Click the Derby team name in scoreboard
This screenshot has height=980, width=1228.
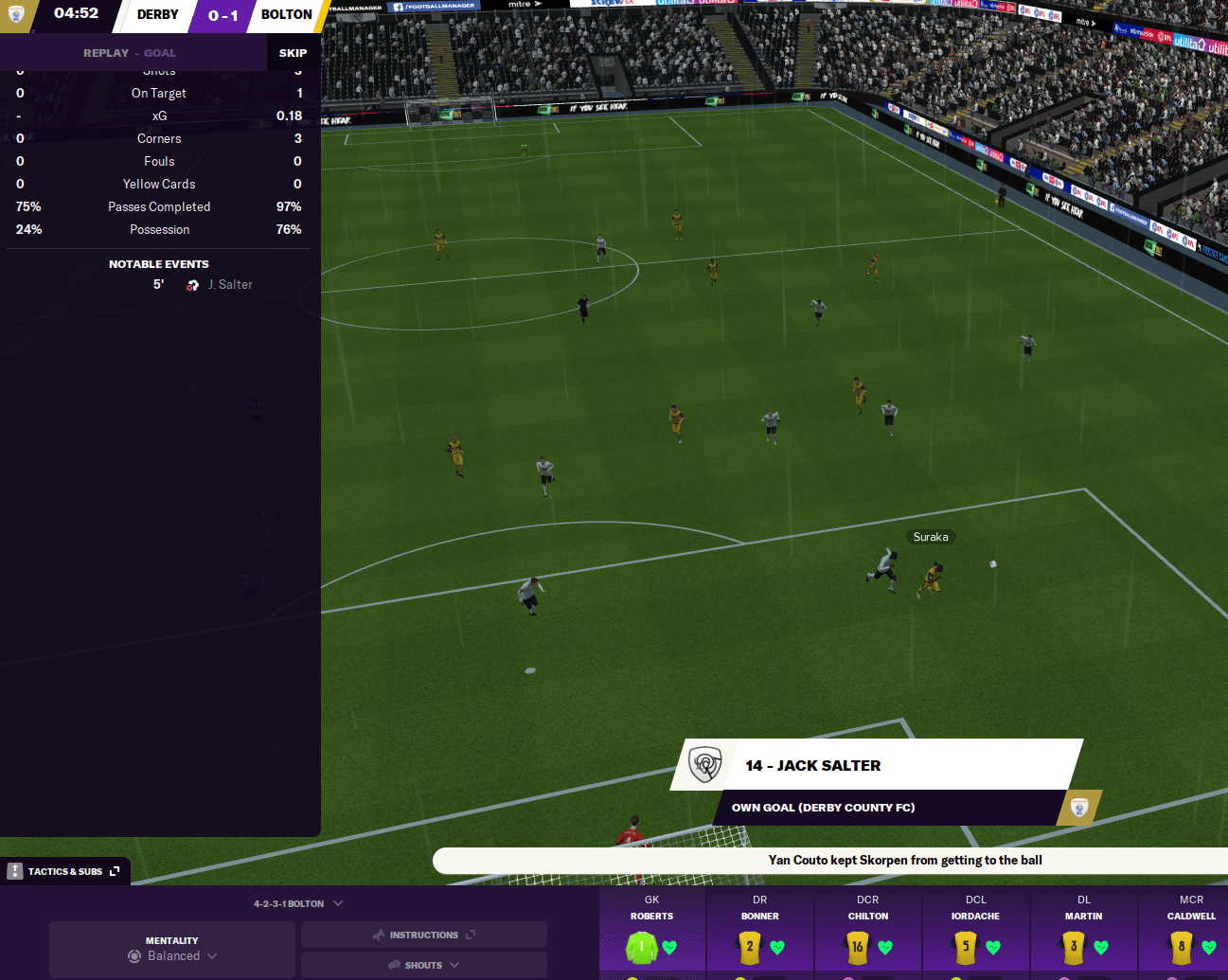[x=157, y=15]
